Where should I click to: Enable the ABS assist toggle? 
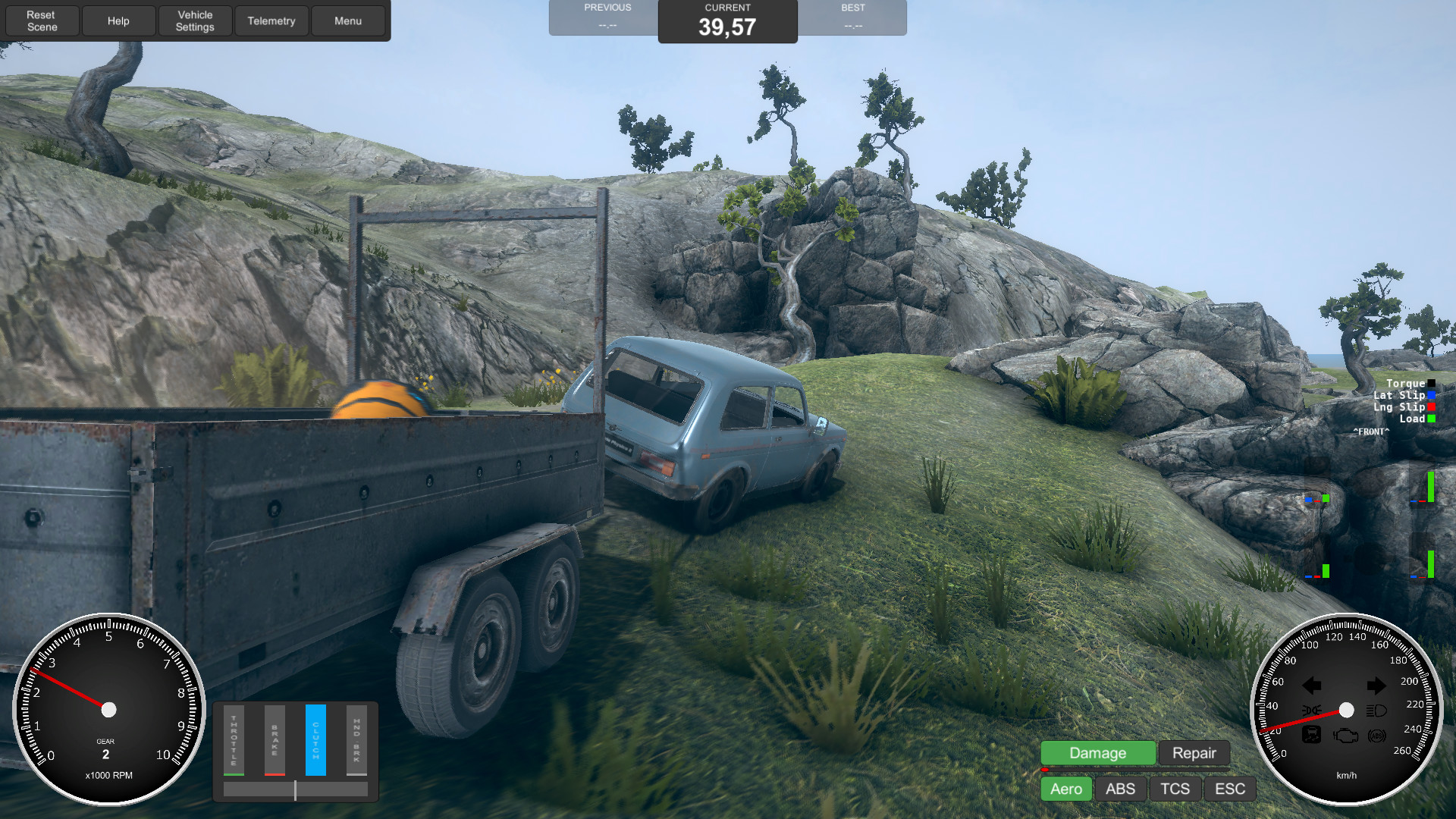click(x=1120, y=789)
